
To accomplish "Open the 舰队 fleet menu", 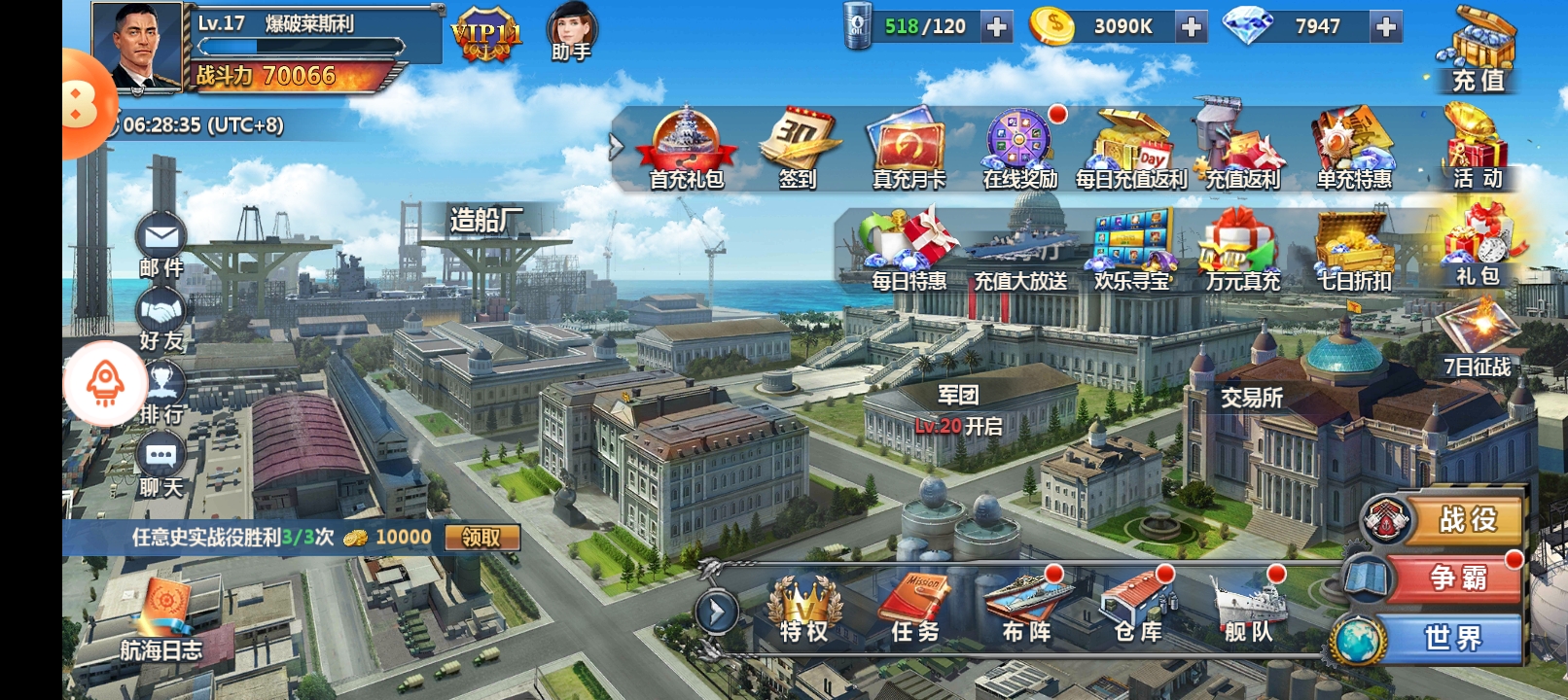I will 1248,610.
